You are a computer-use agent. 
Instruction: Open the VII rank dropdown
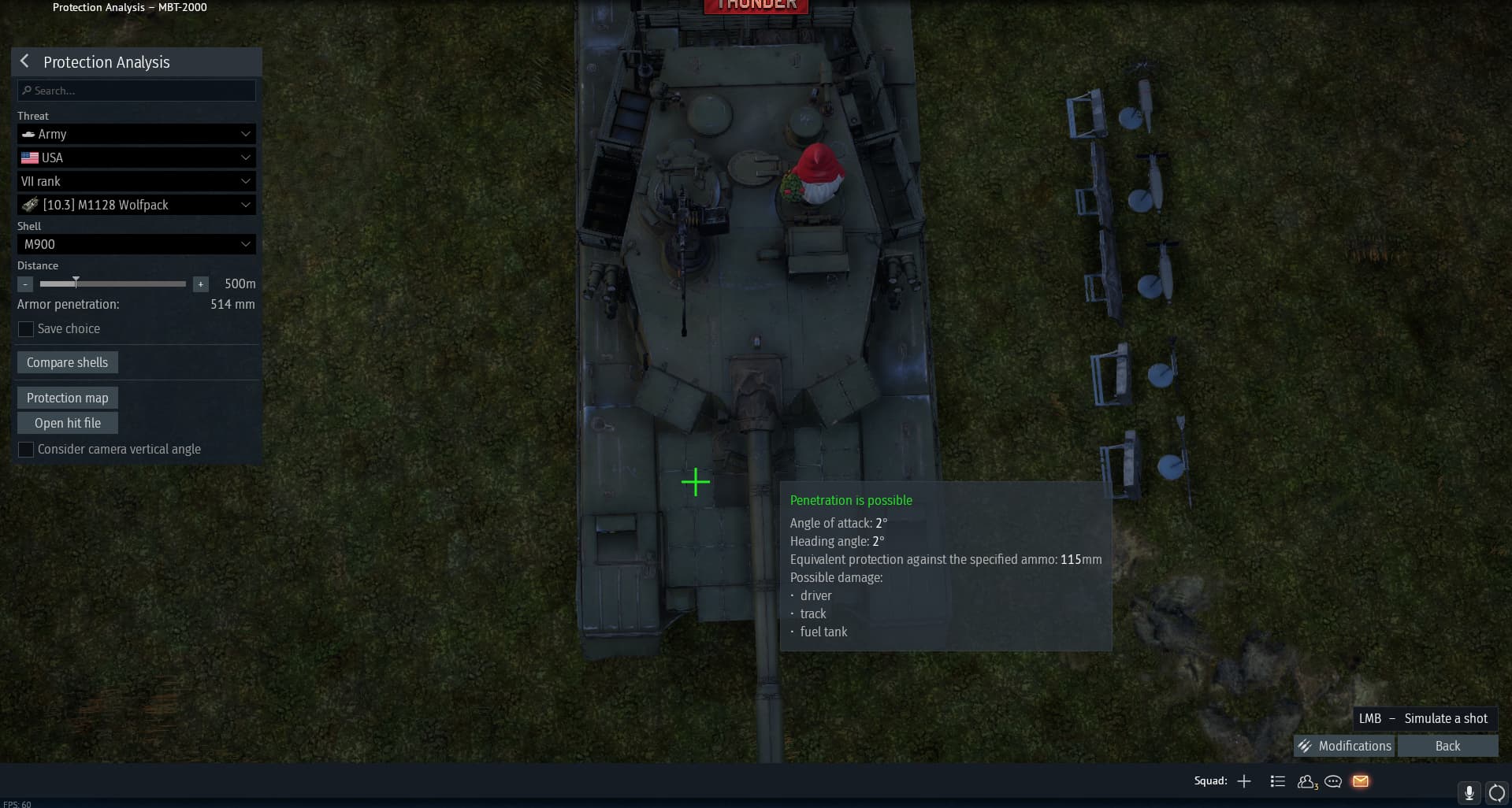click(x=136, y=181)
